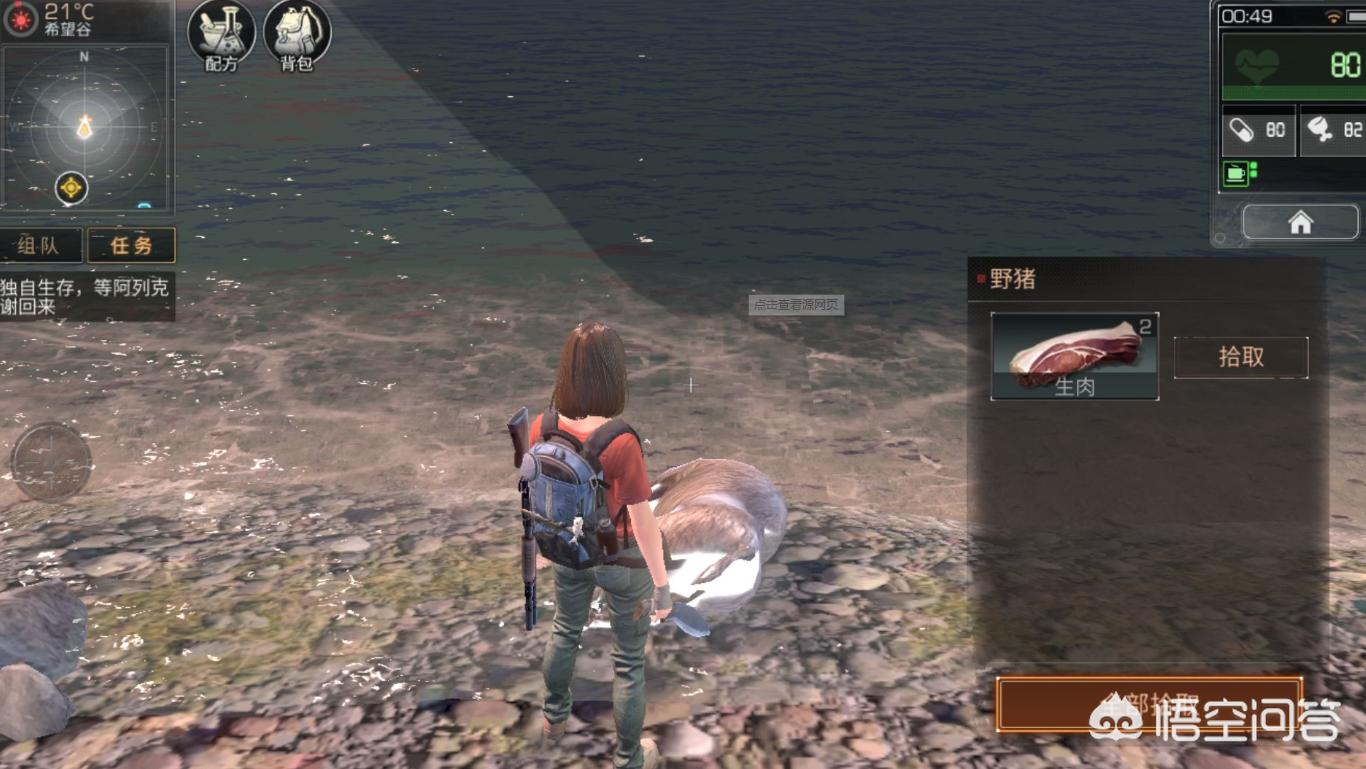The width and height of the screenshot is (1366, 769).
Task: Switch to the 任务 quest tab
Action: click(x=131, y=245)
